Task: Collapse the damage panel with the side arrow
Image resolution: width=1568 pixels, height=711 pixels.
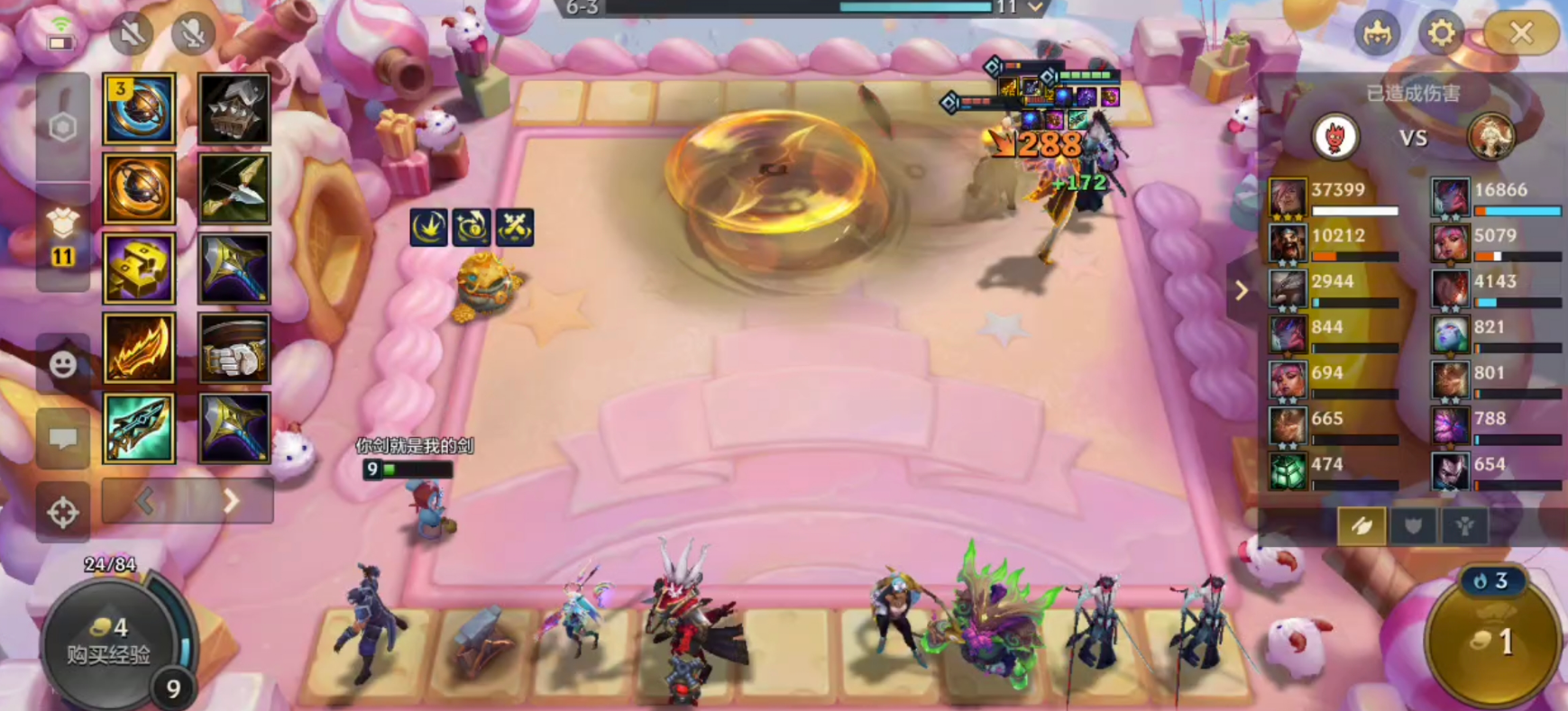Action: [1242, 290]
